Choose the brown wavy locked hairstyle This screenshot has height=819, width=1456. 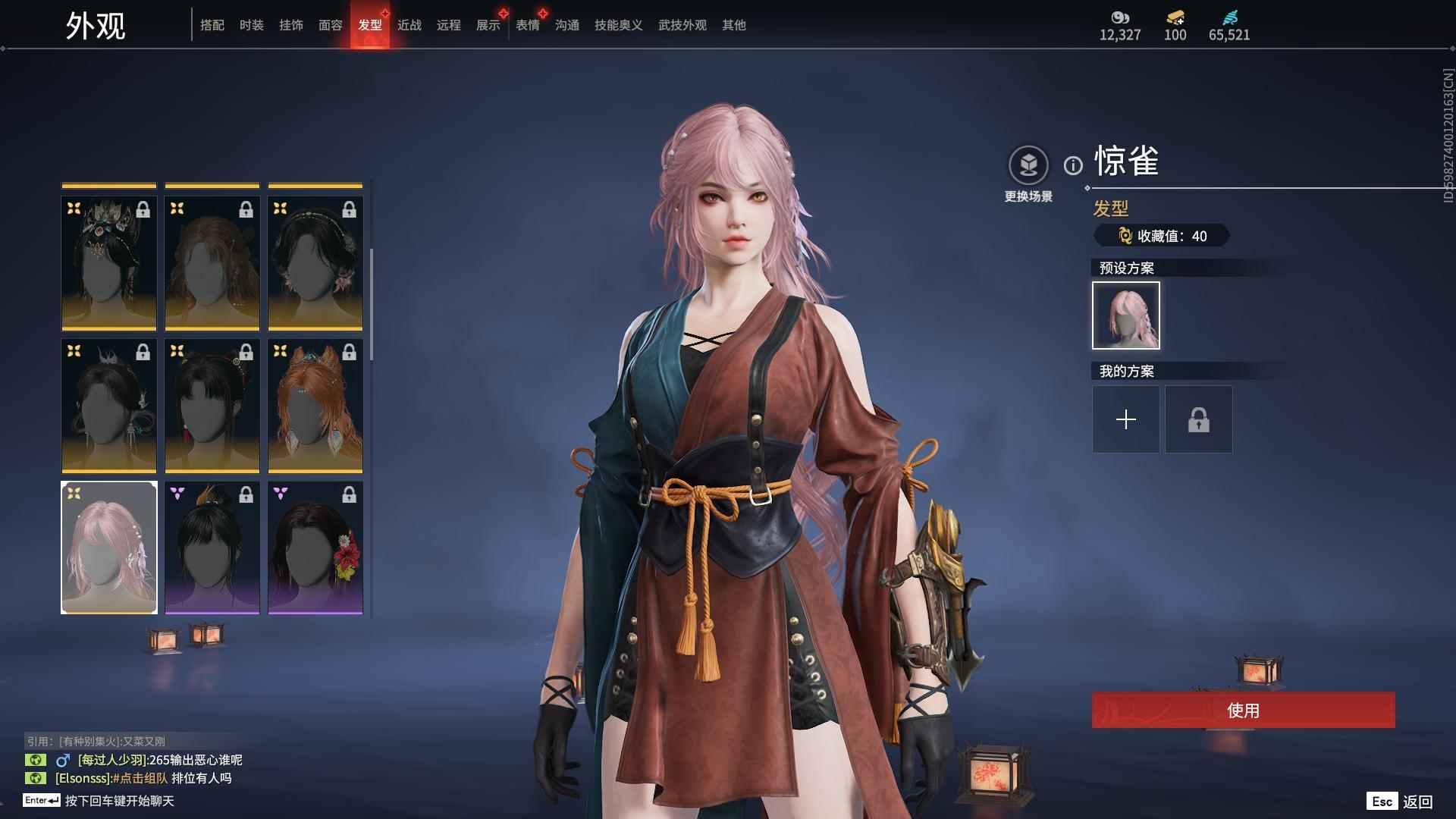[x=212, y=263]
